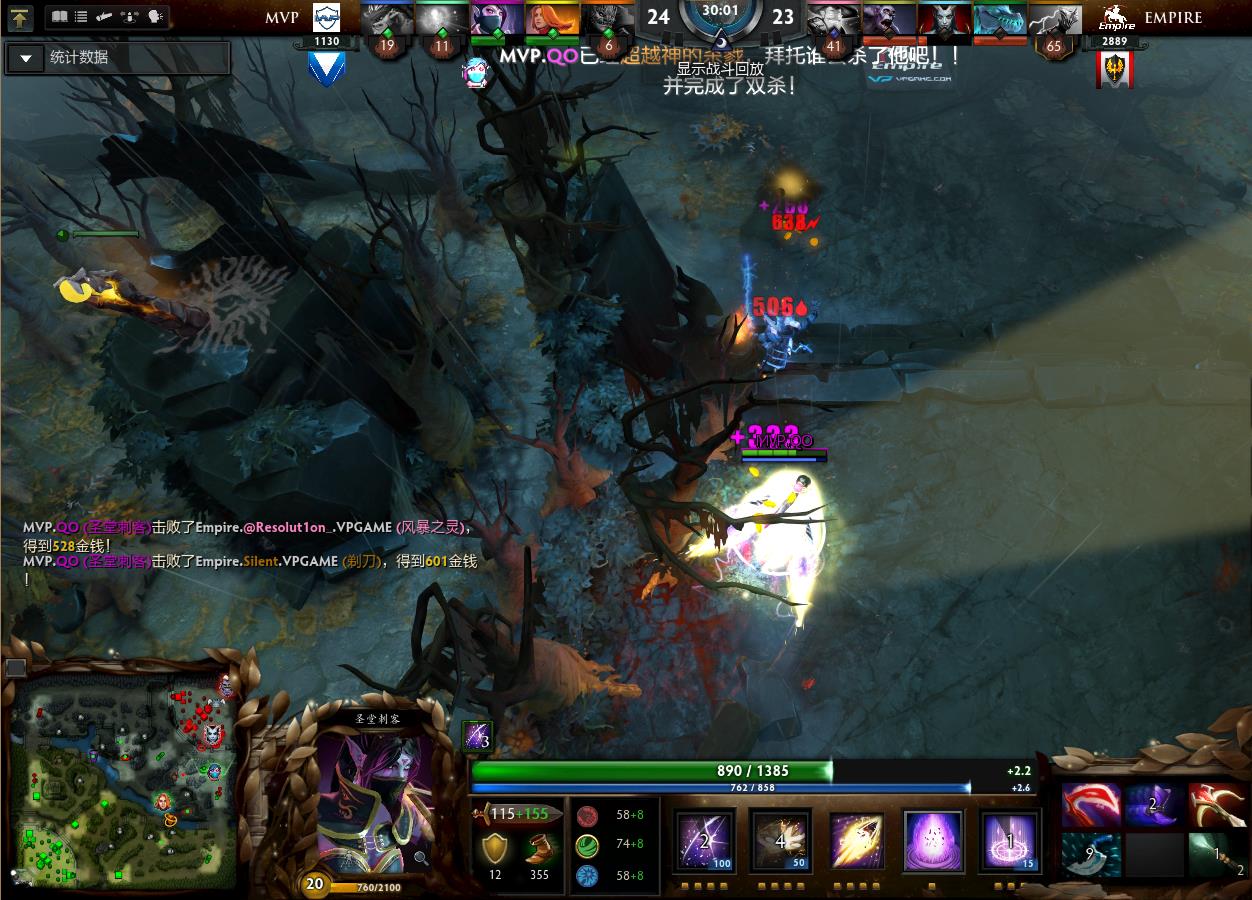Select the red-and-white pick item slot
Viewport: 1252px width, 900px height.
click(1216, 806)
